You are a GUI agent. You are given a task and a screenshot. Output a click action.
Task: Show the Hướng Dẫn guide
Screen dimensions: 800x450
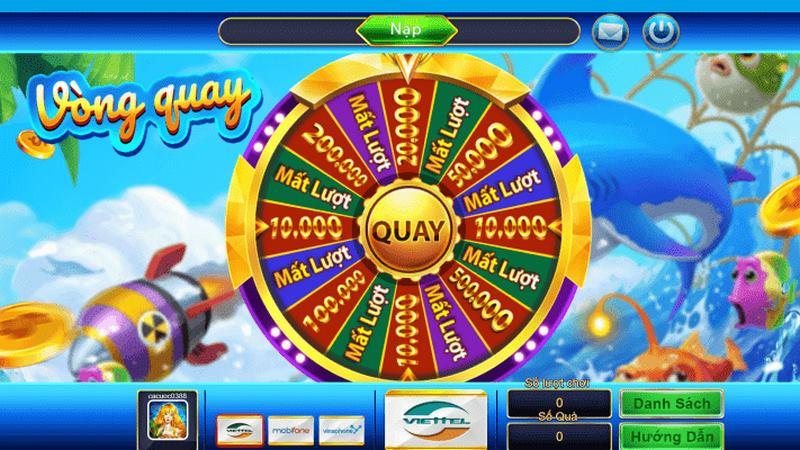pos(671,437)
